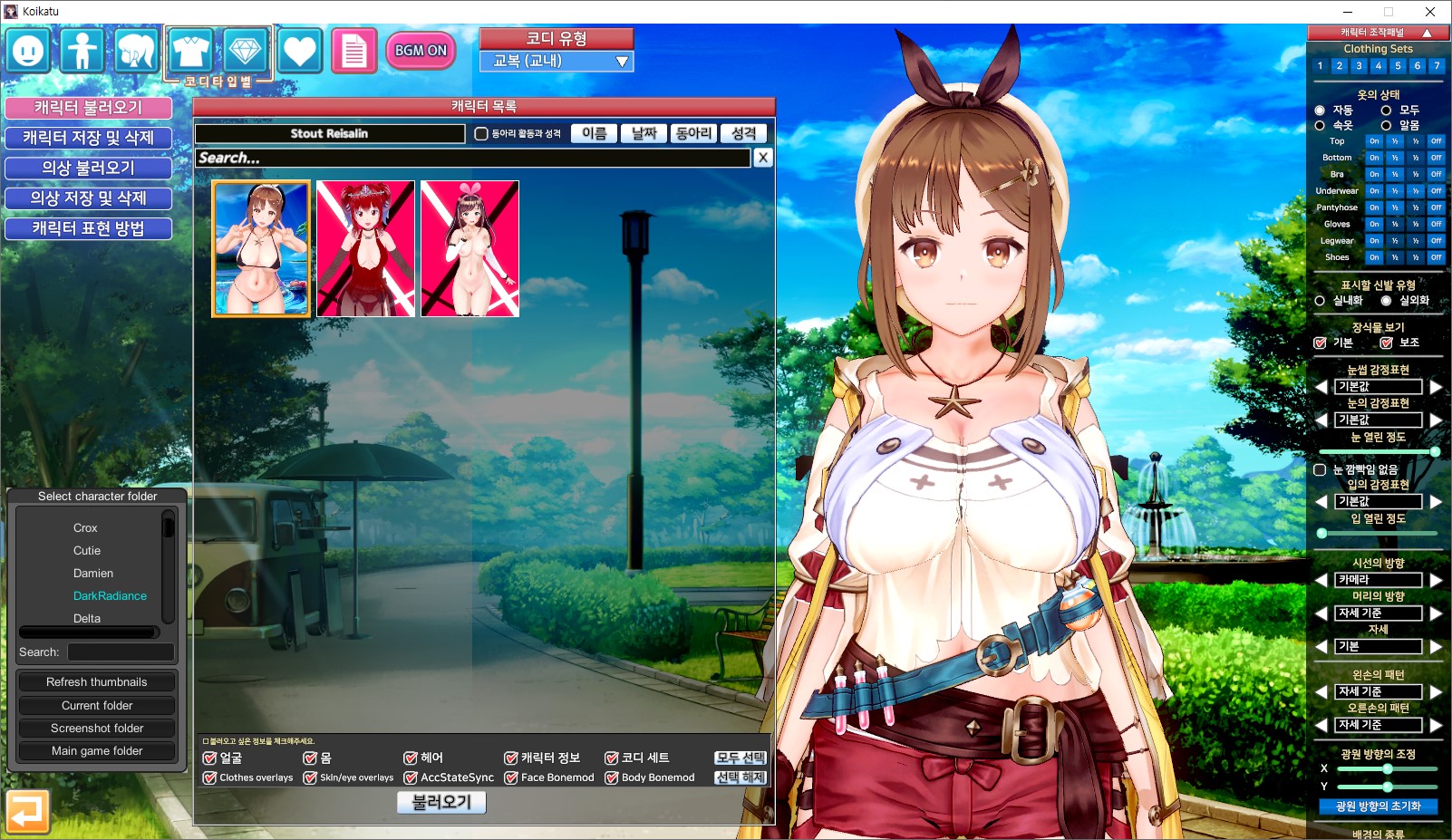Viewport: 1452px width, 840px height.
Task: Click the 모두 선택 button
Action: (x=740, y=758)
